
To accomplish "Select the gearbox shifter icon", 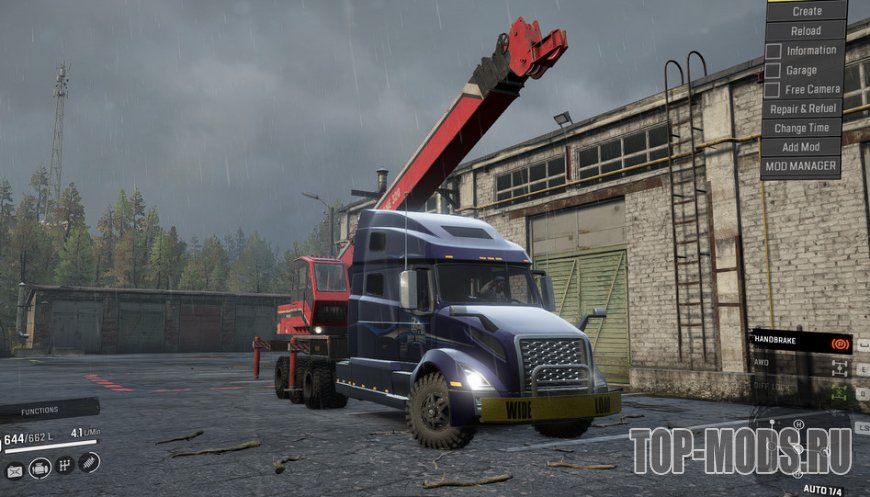I will [x=66, y=465].
